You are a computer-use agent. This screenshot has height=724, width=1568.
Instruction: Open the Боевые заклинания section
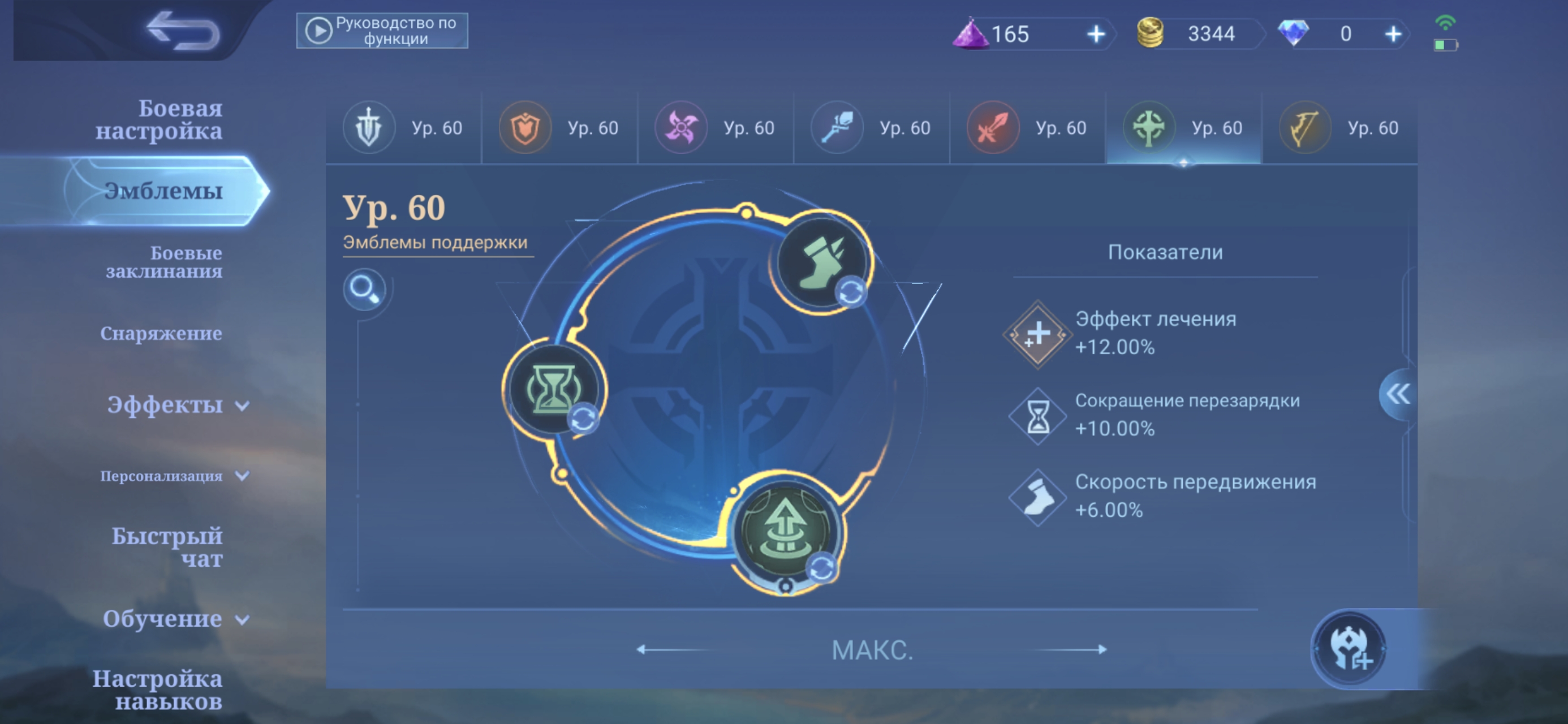[163, 262]
